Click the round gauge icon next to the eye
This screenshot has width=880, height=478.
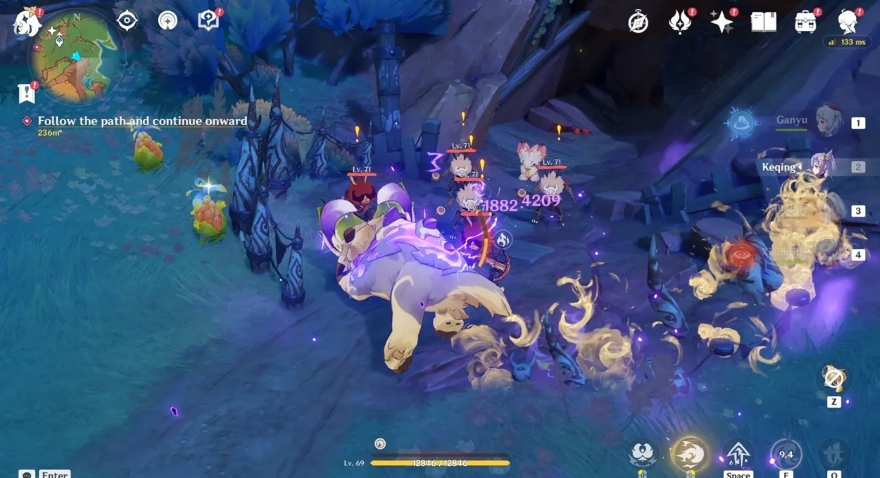[167, 20]
